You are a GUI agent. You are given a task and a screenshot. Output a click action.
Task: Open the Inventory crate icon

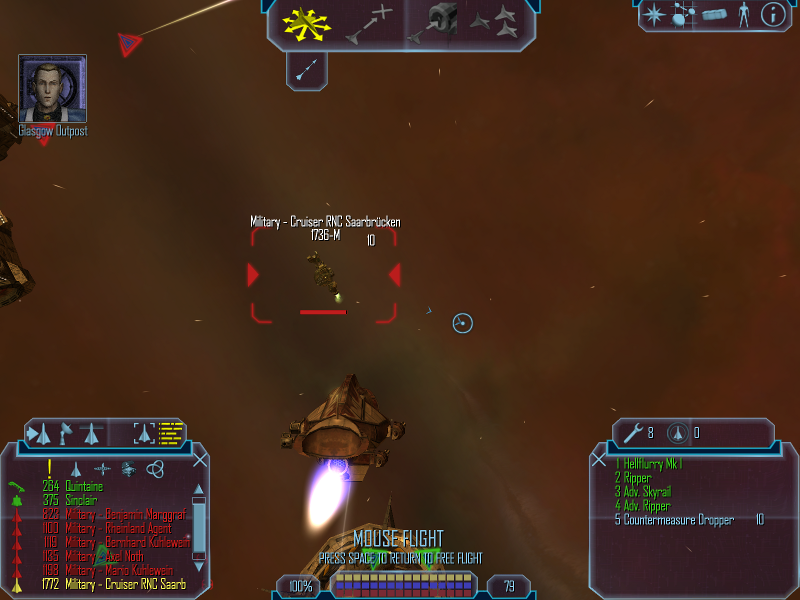coord(714,15)
